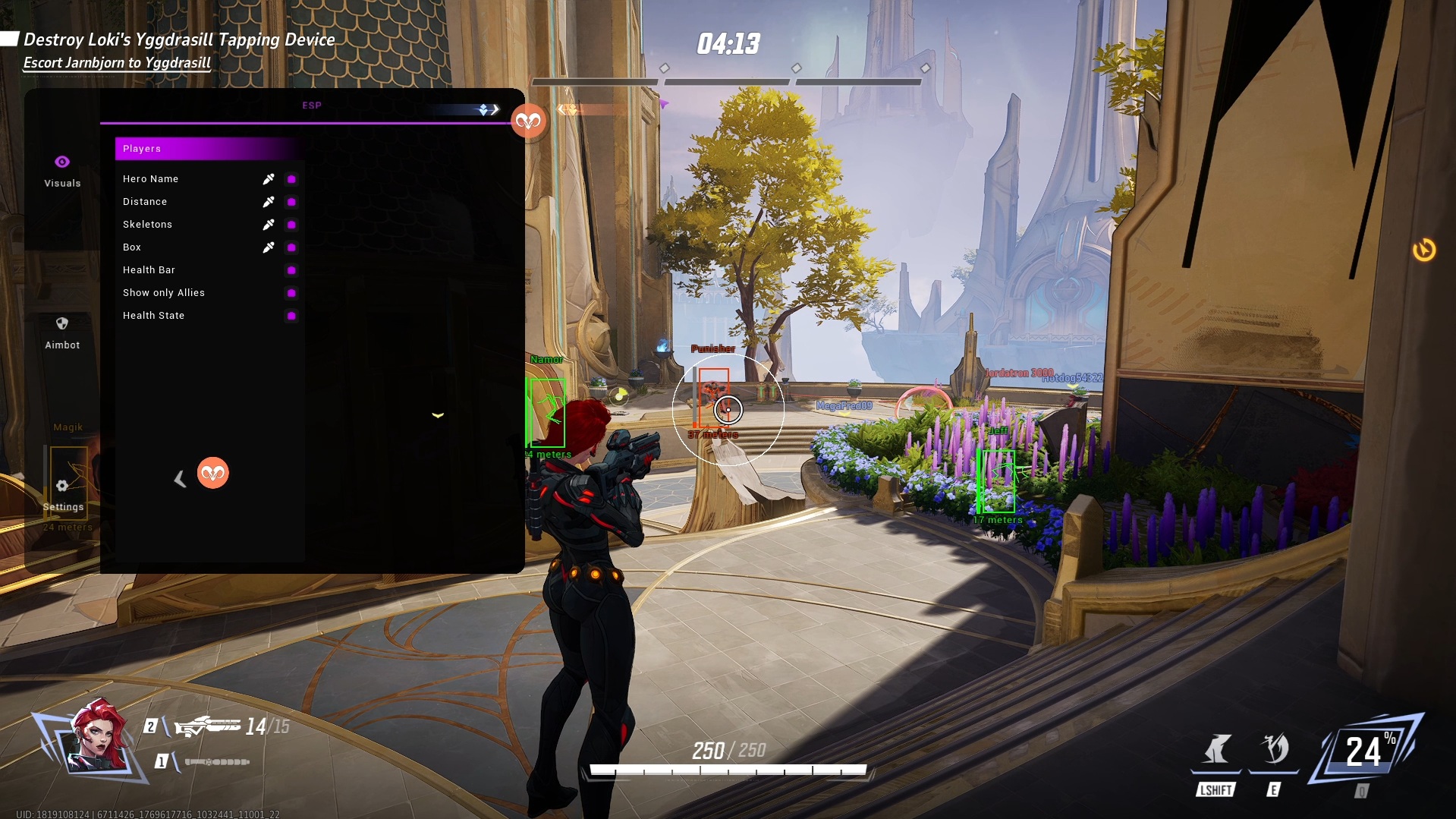Click the ESP title tab
Viewport: 1456px width, 819px height.
pos(312,106)
